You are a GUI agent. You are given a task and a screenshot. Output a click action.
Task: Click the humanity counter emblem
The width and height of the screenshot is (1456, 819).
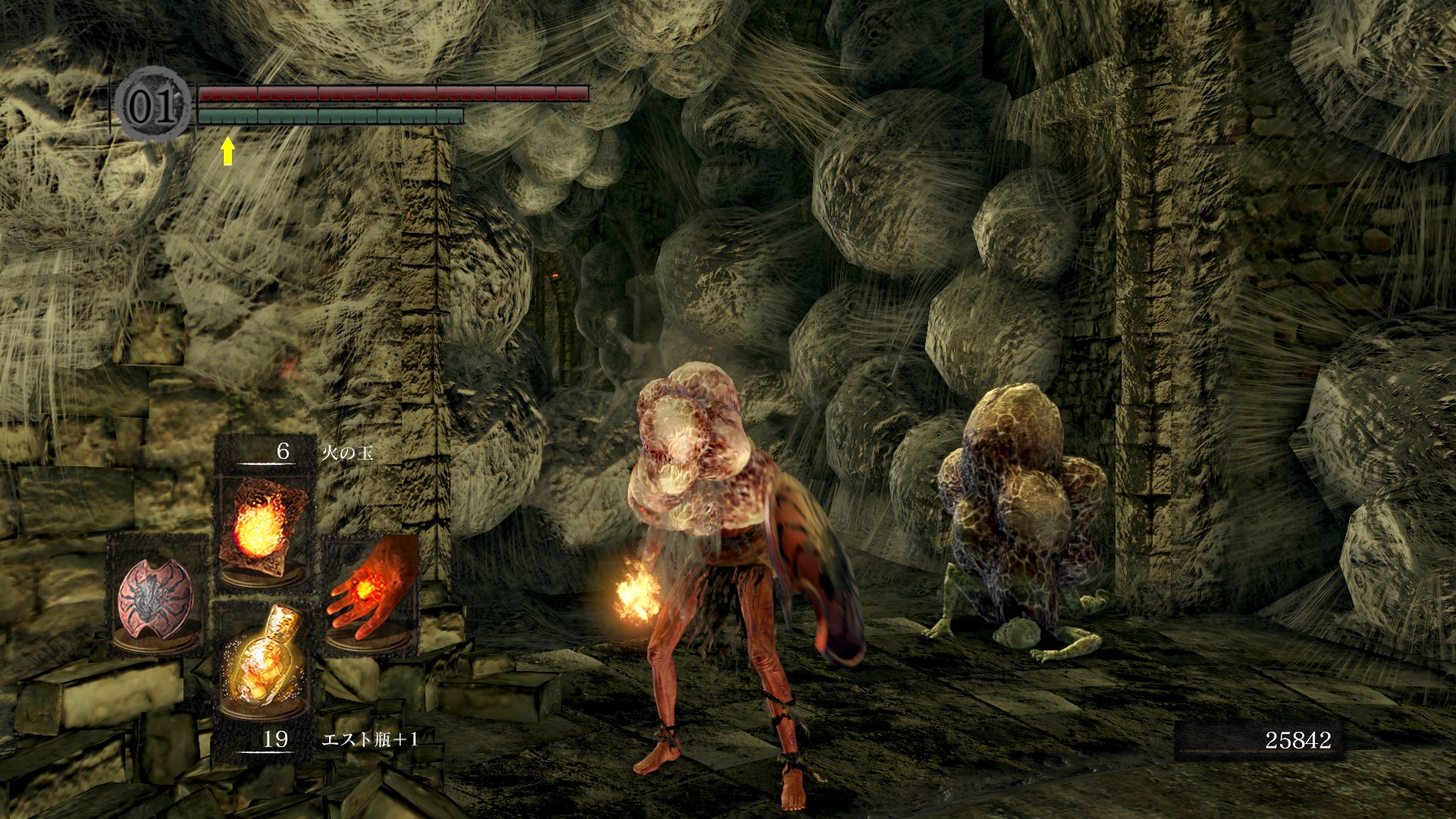click(152, 105)
